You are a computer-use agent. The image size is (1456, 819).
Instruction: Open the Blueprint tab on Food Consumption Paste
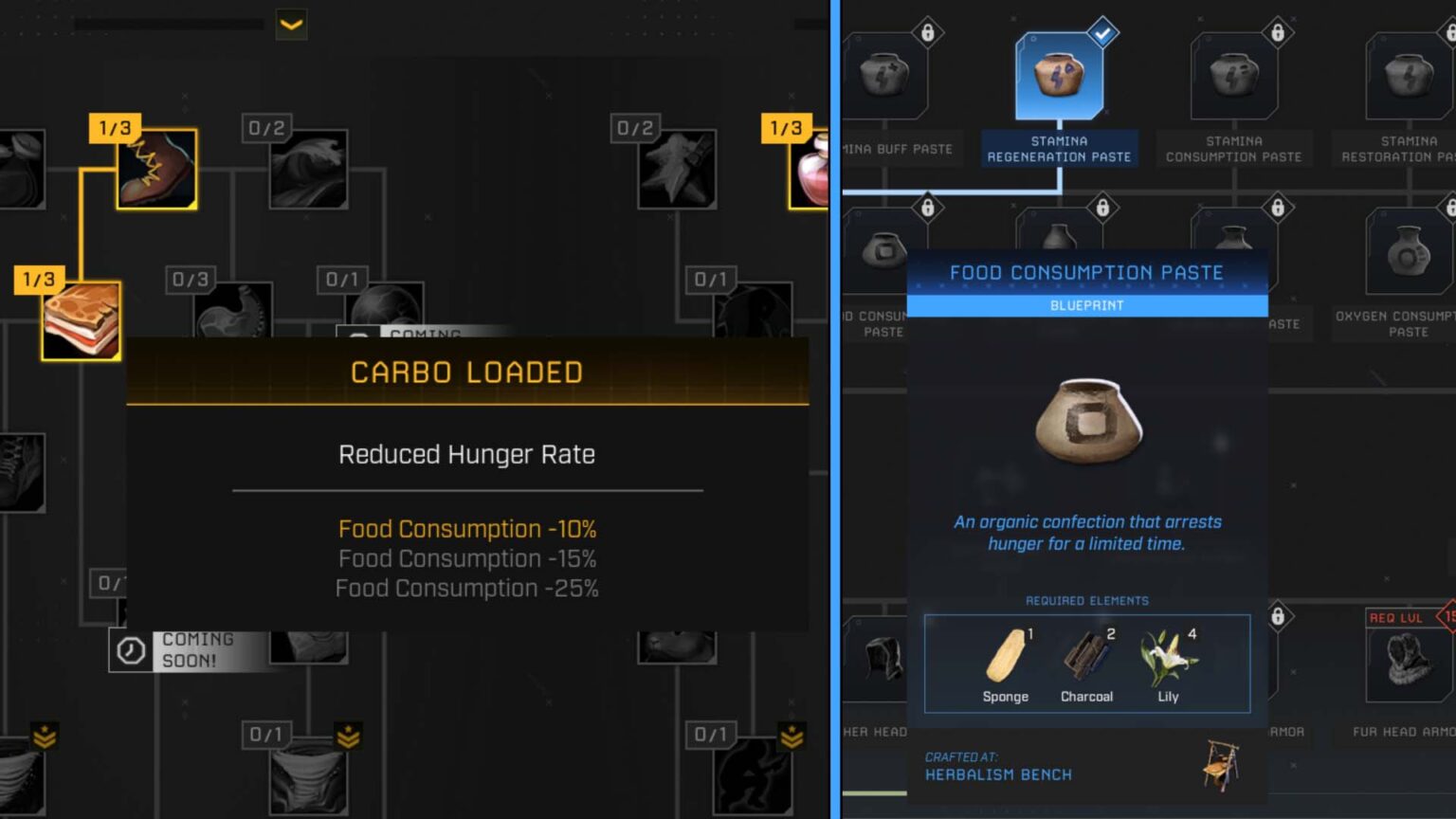[x=1086, y=304]
